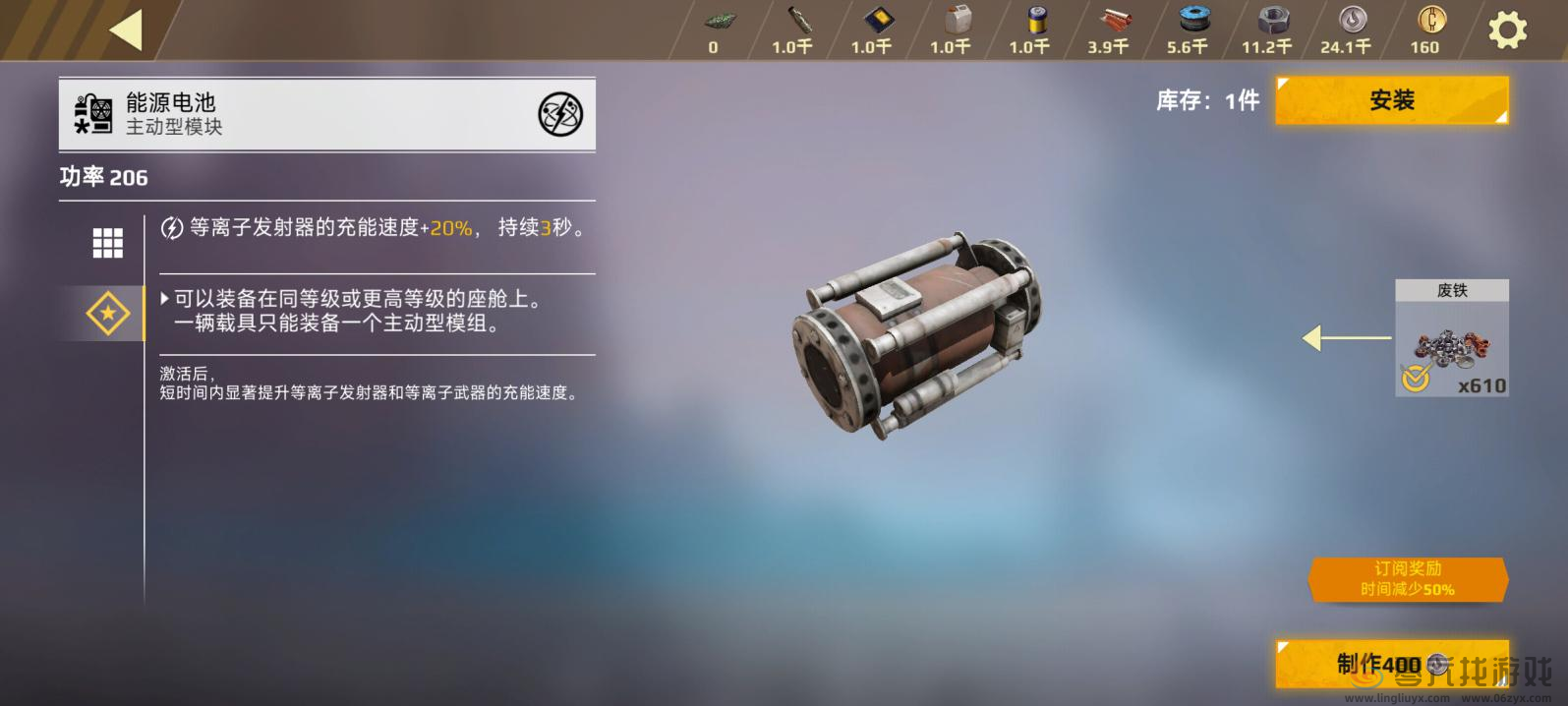Open the gear settings menu
This screenshot has width=1568, height=706.
tap(1507, 29)
